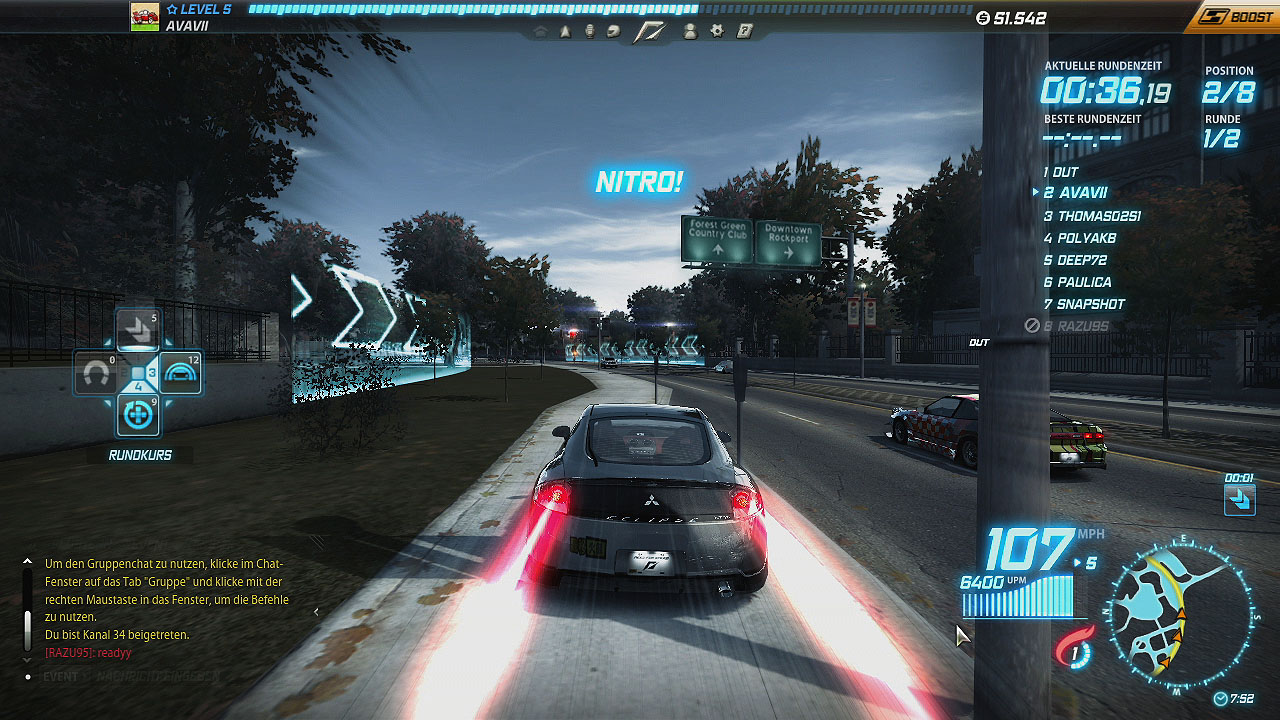
Task: Activate the car shield power-up showing 12
Action: 179,372
